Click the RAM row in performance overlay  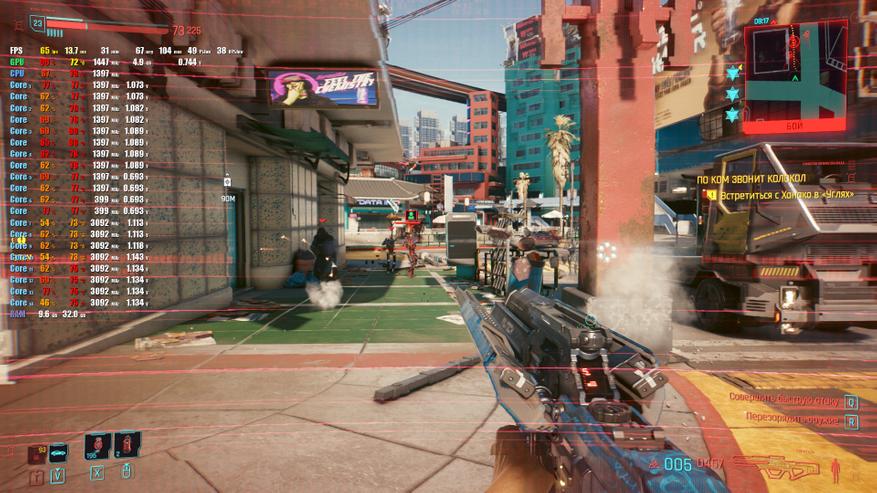point(17,313)
